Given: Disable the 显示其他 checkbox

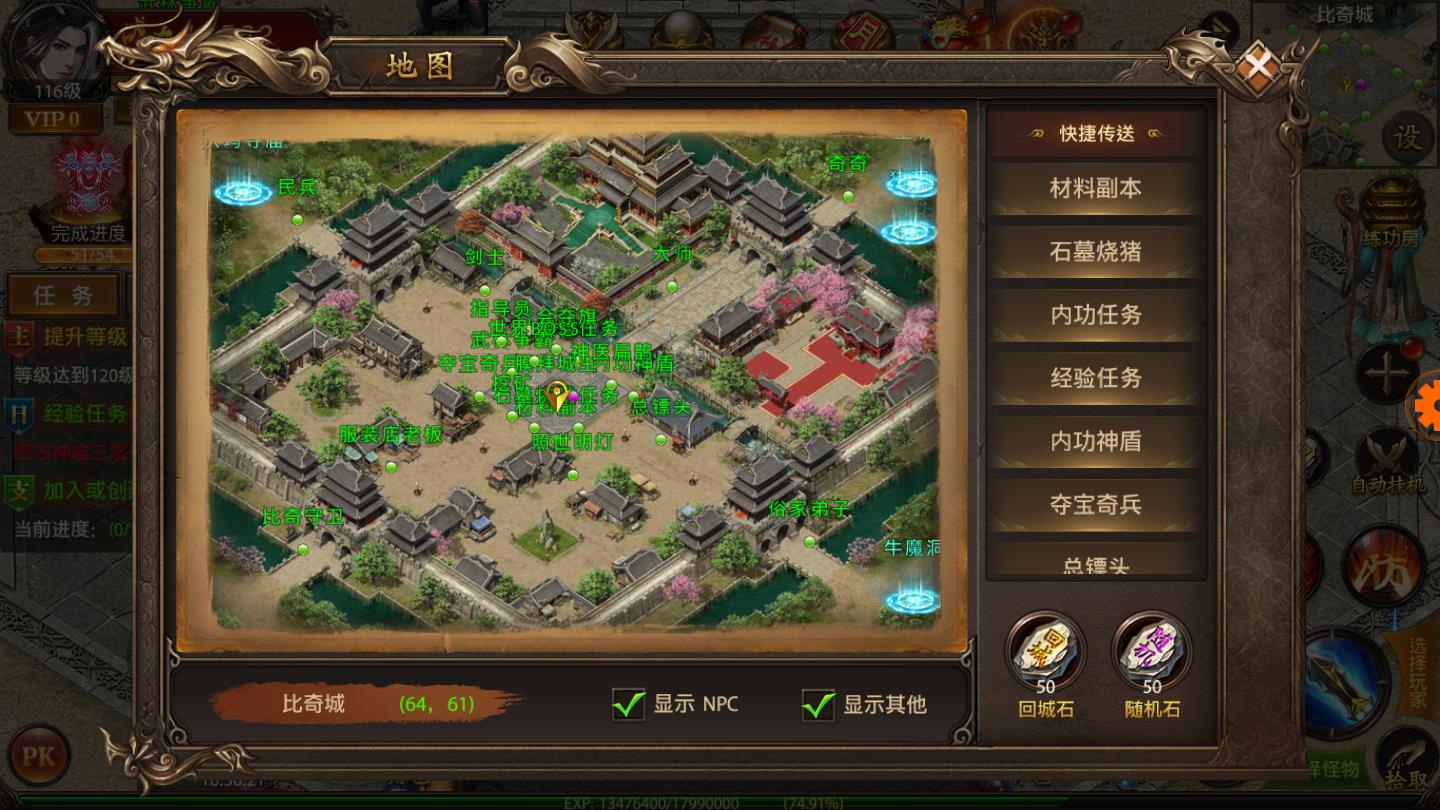Looking at the screenshot, I should tap(818, 705).
